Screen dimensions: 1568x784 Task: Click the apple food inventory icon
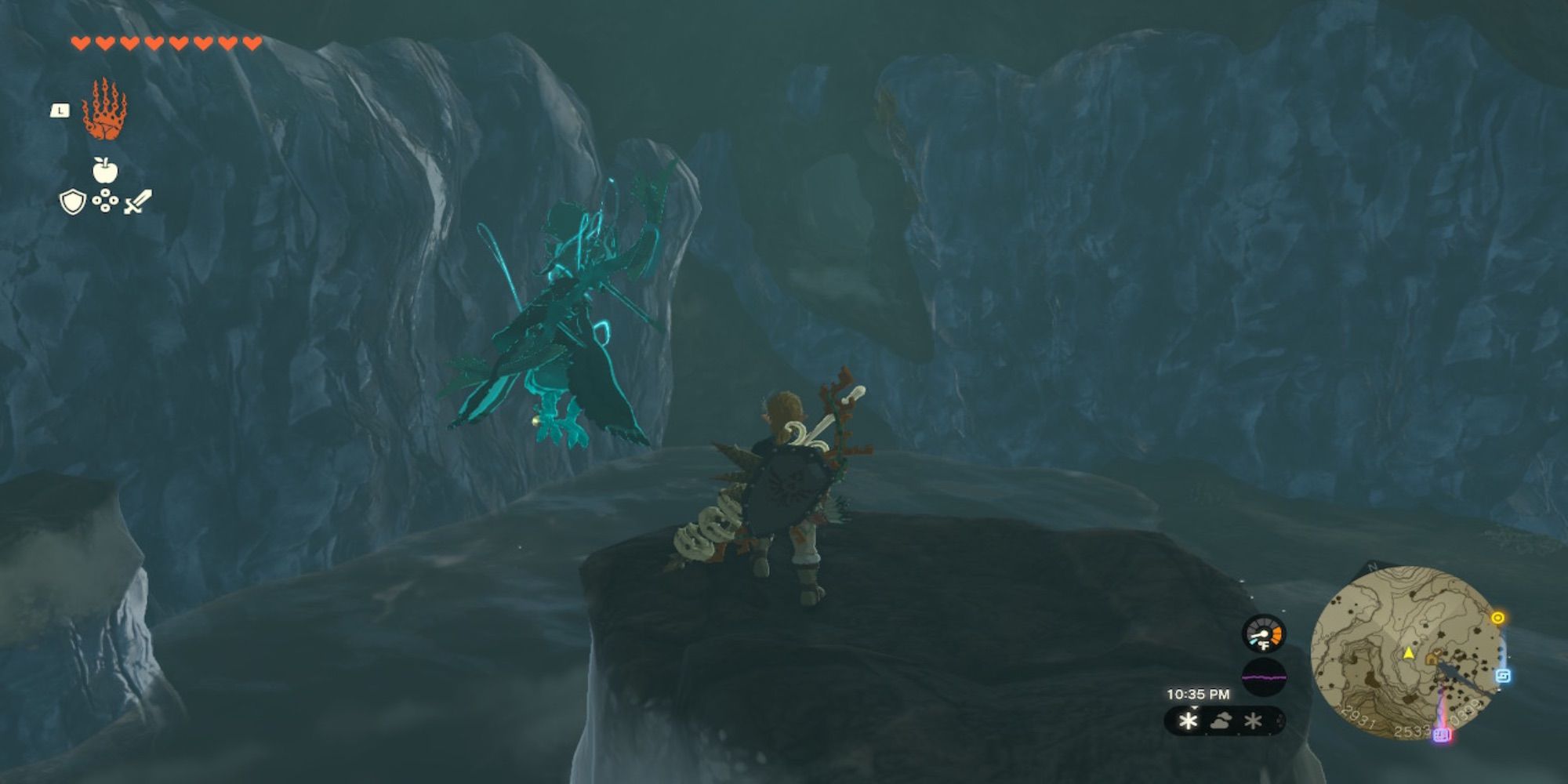tap(104, 170)
